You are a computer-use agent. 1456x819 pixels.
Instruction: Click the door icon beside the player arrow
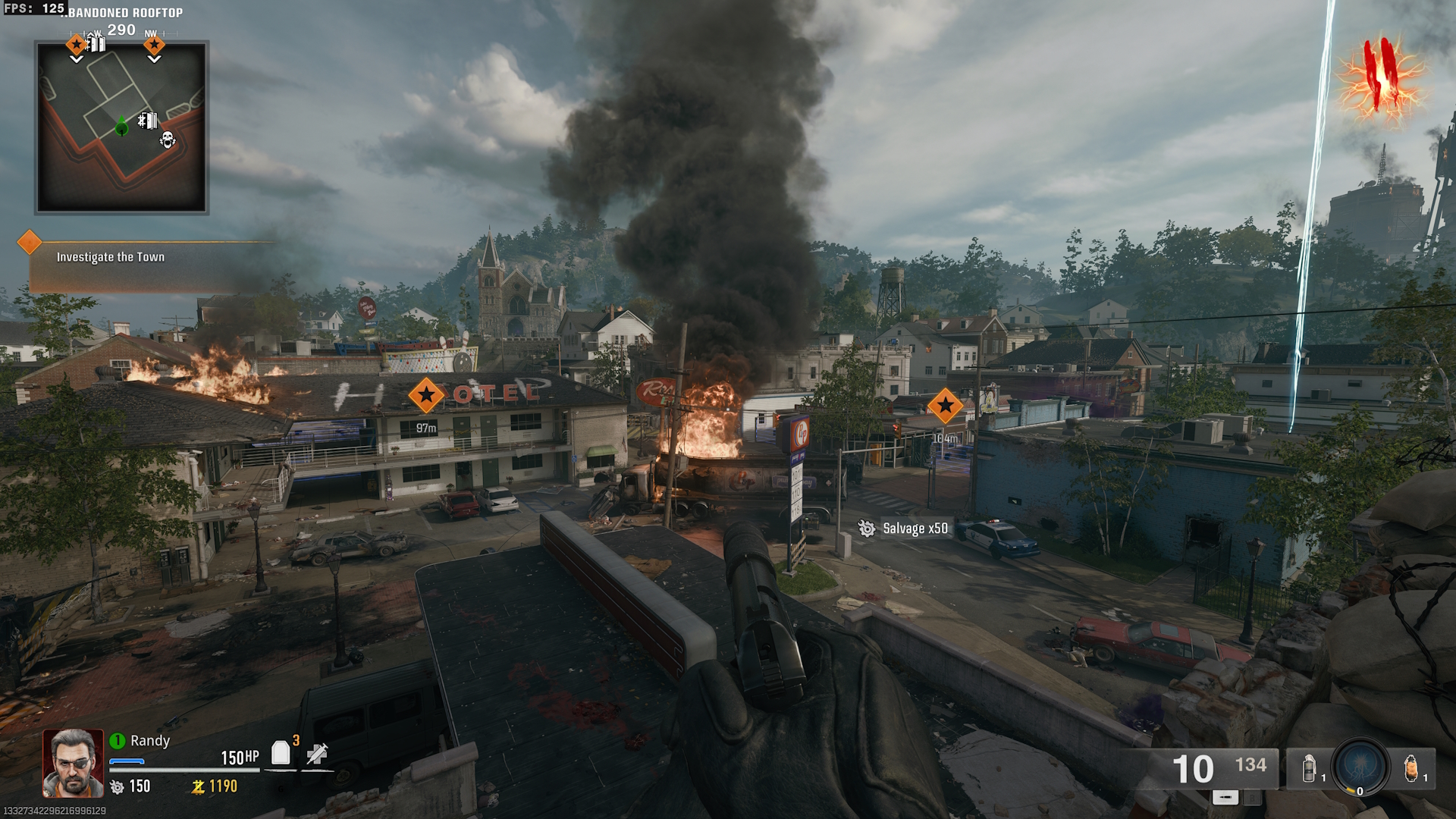pos(148,121)
